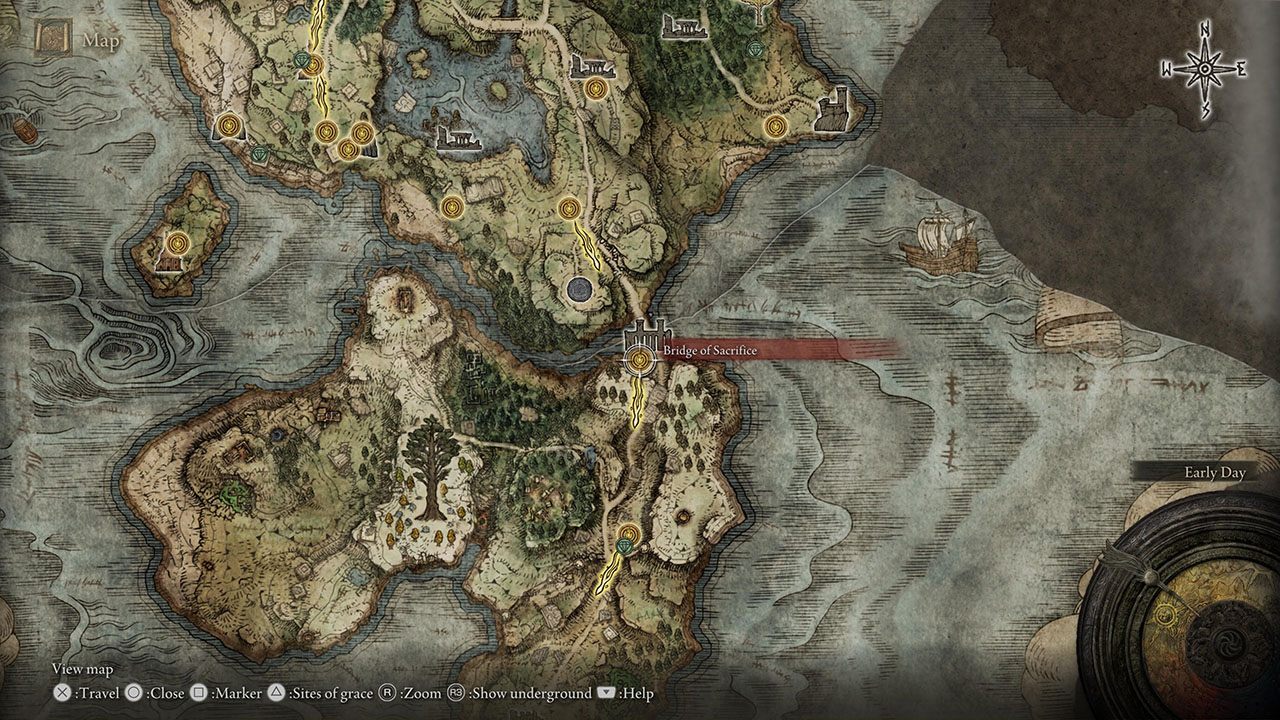
Task: Select the grace on the southern peninsula road
Action: tap(627, 533)
